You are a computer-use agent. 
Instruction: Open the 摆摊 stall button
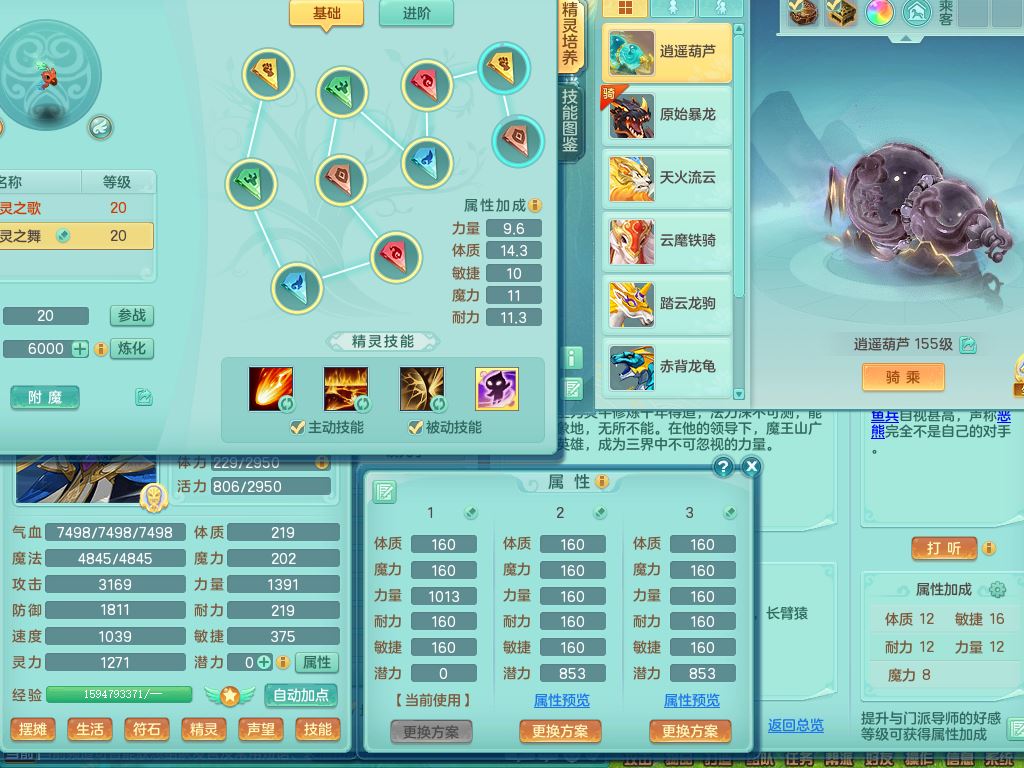33,729
